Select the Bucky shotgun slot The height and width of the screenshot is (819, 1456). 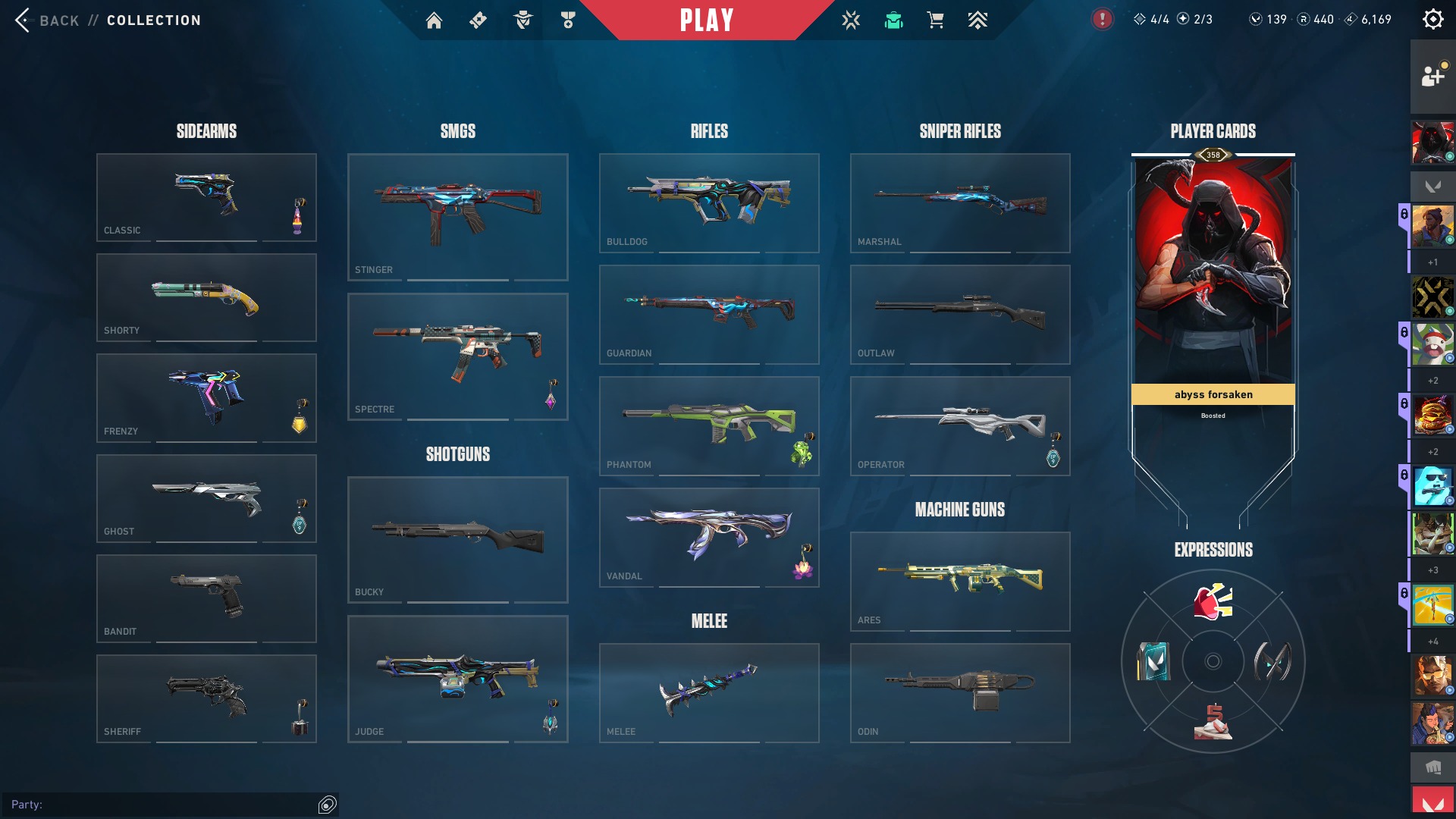pos(457,539)
